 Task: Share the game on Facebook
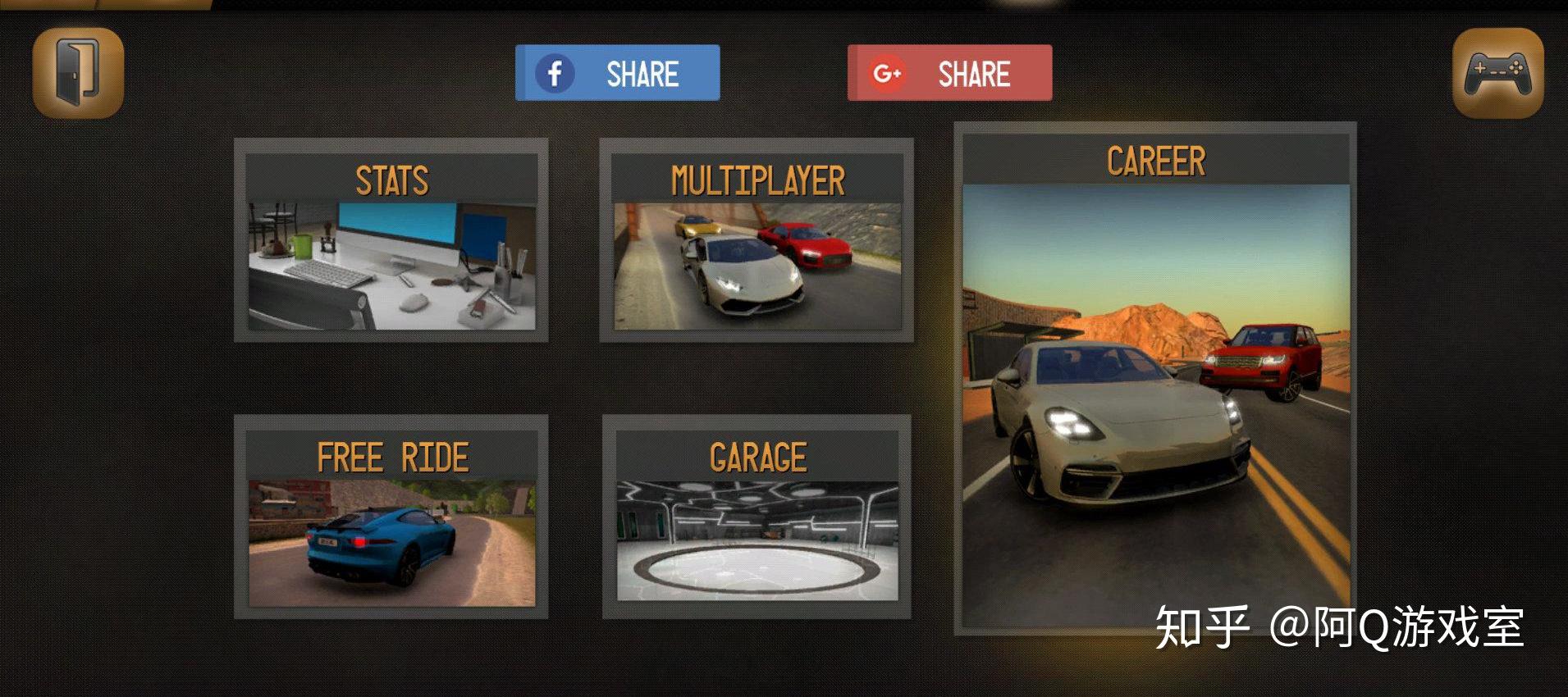(617, 74)
